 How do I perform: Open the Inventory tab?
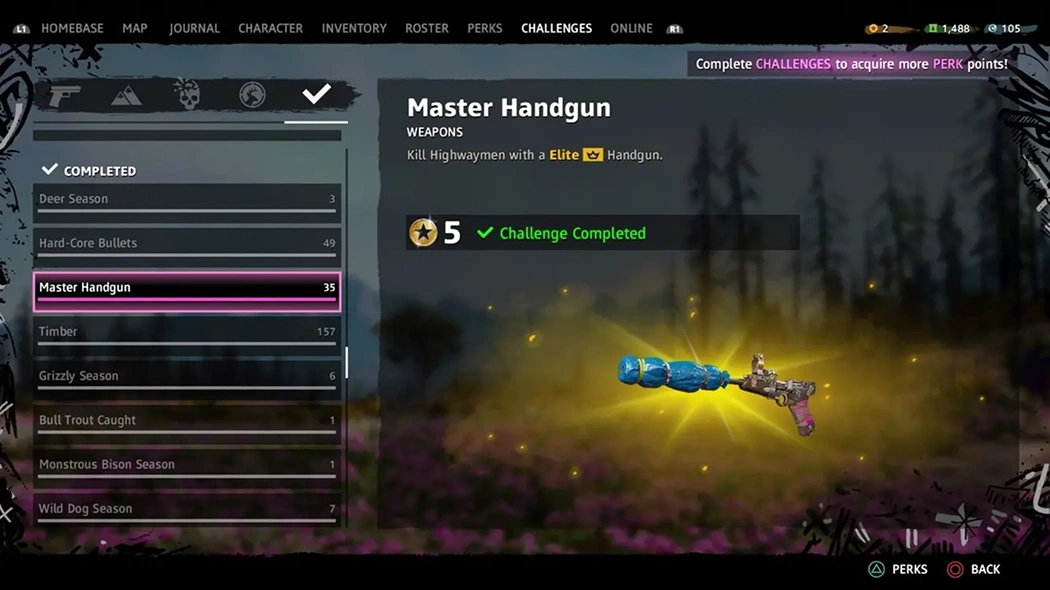(x=354, y=28)
